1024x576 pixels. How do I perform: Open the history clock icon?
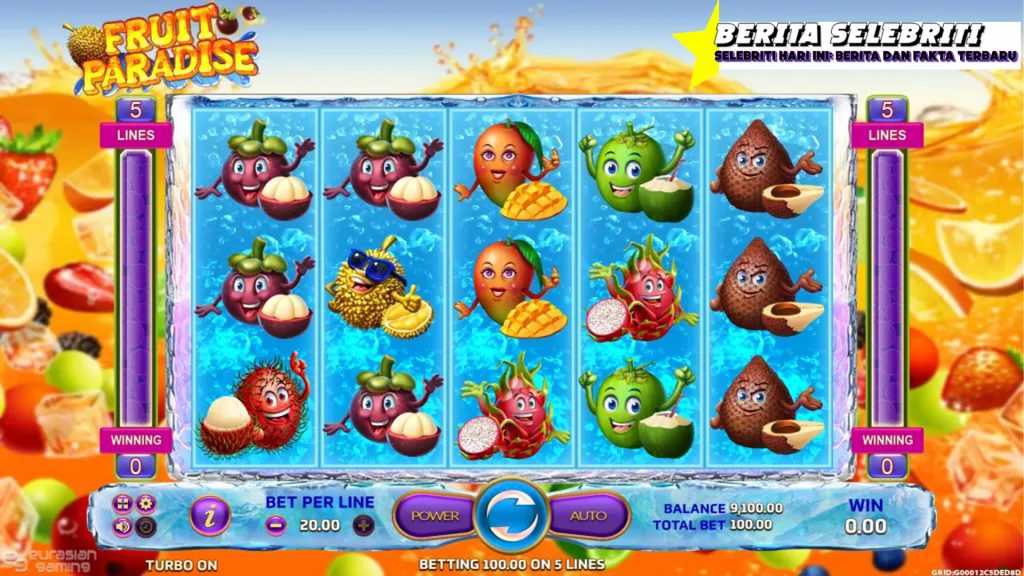pos(146,526)
